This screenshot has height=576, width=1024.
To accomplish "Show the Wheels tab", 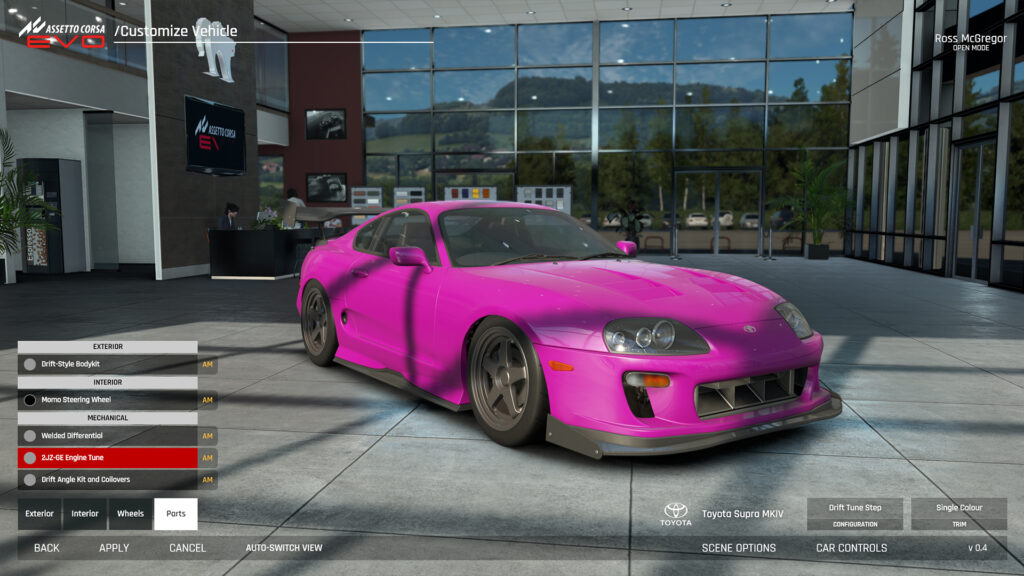I will pyautogui.click(x=130, y=514).
